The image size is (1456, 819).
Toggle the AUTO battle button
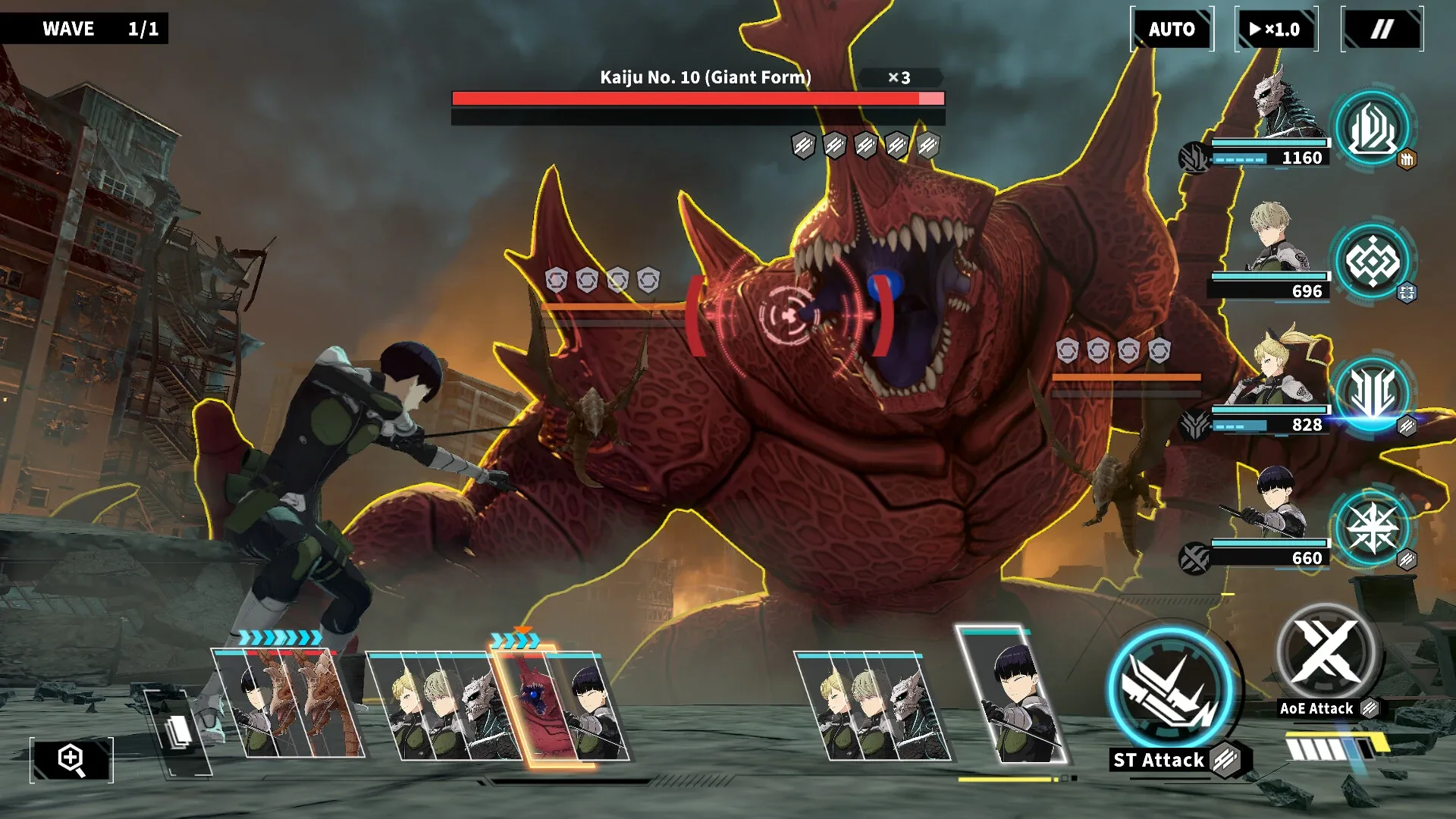[x=1172, y=30]
